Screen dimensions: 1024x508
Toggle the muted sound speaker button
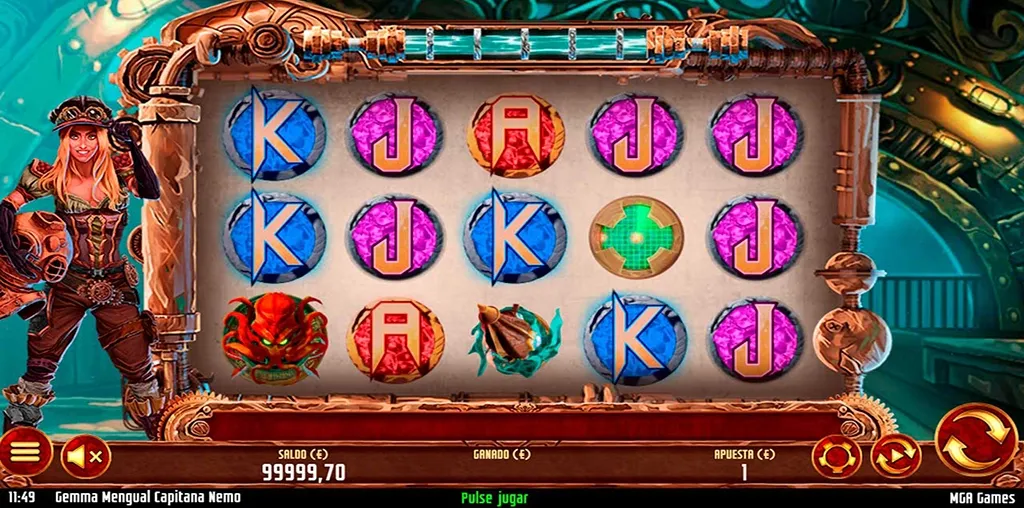tap(85, 457)
